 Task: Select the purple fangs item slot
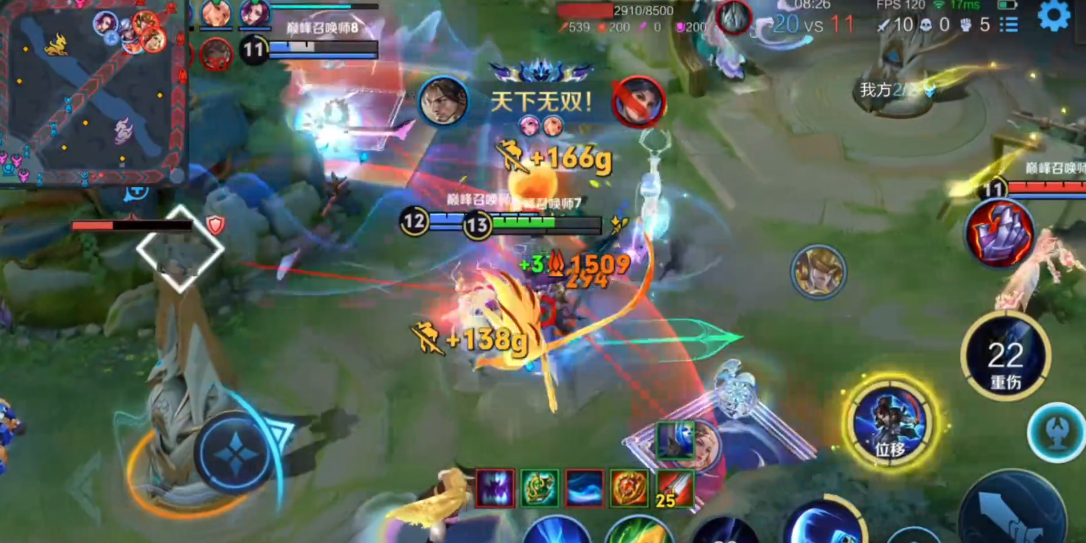[495, 488]
